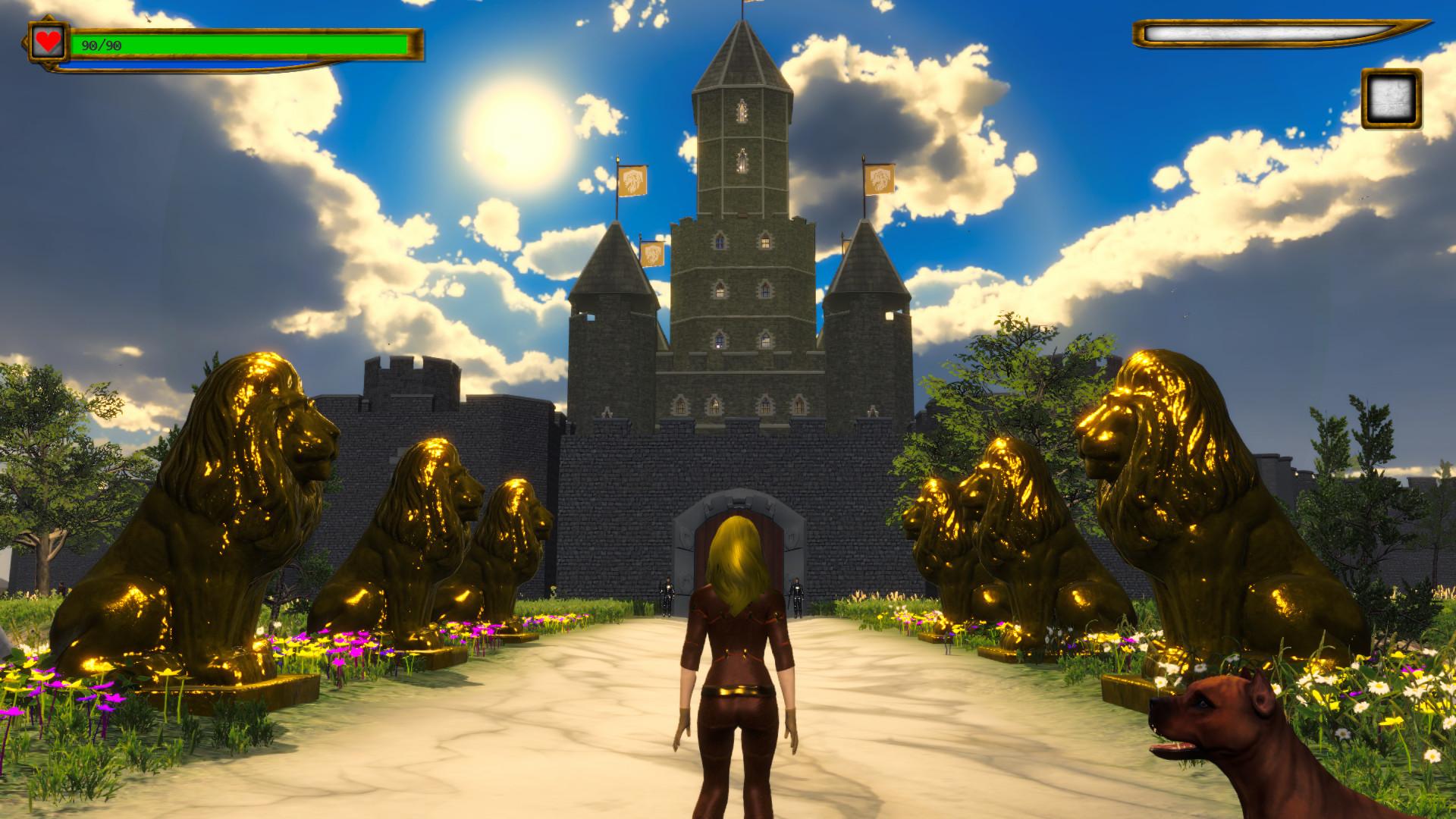Select the empty item slot frame top right
Image resolution: width=1456 pixels, height=819 pixels.
coord(1392,99)
